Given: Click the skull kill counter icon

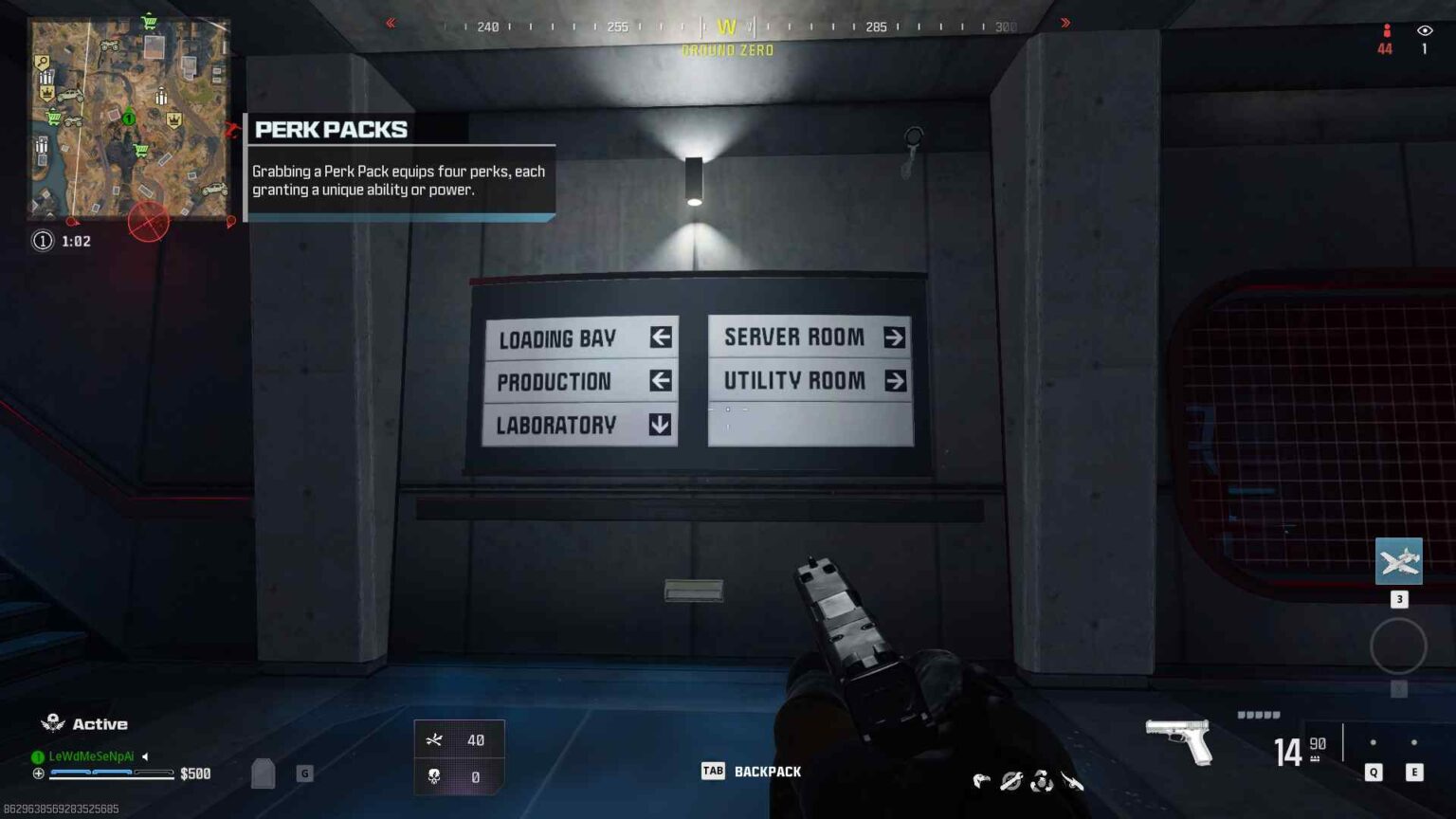Looking at the screenshot, I should pos(434,776).
